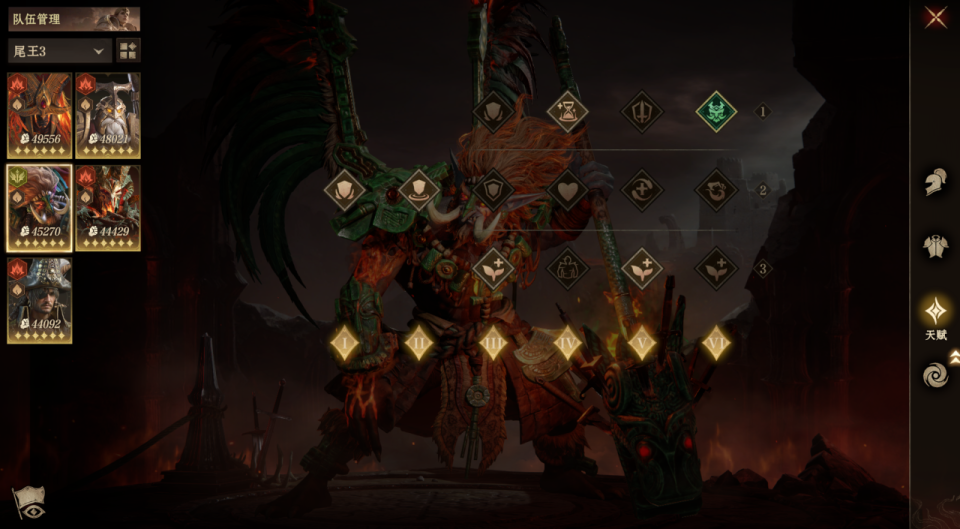This screenshot has width=960, height=529.
Task: Click the 队伍管理 team management header
Action: pyautogui.click(x=73, y=18)
